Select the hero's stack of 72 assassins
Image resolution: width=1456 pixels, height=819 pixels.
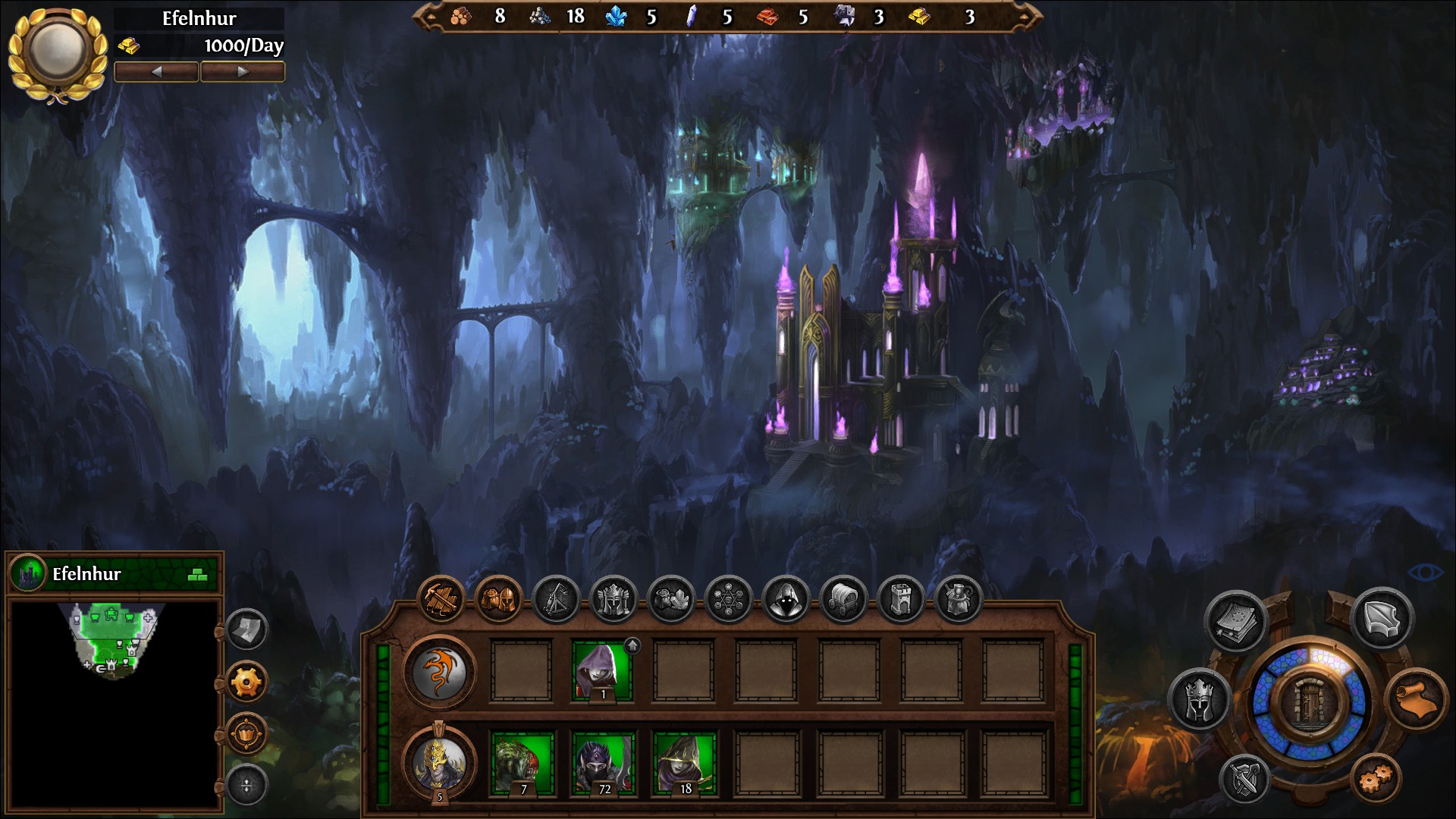[x=602, y=763]
